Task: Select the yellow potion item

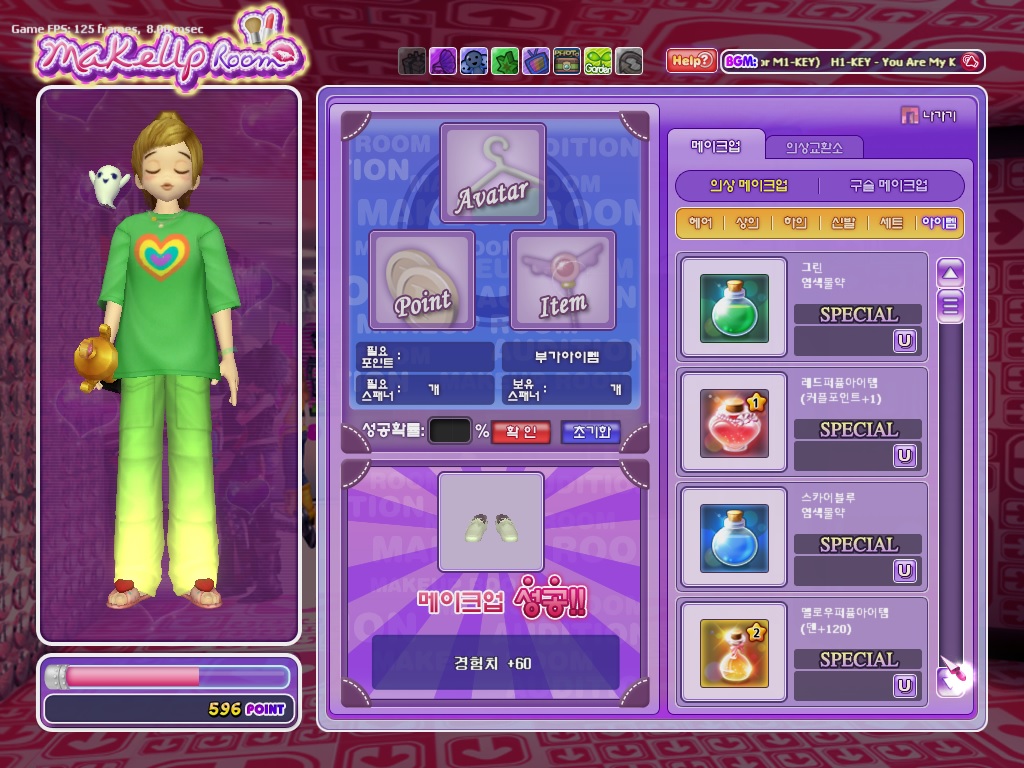Action: pos(734,653)
